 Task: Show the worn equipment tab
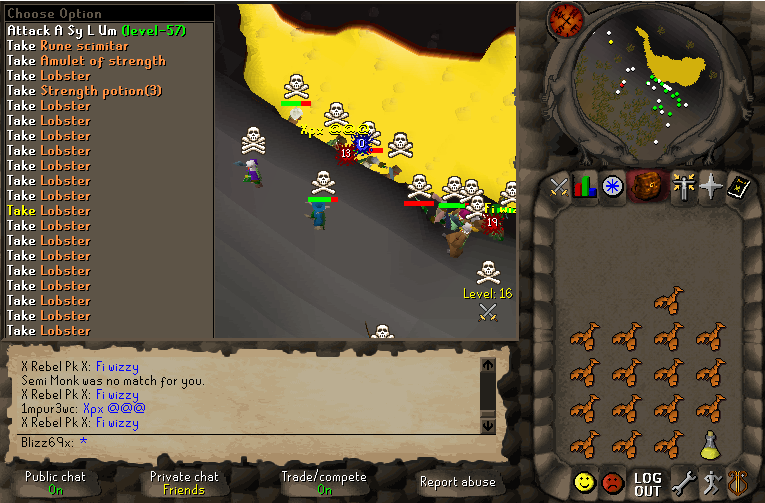[x=684, y=186]
